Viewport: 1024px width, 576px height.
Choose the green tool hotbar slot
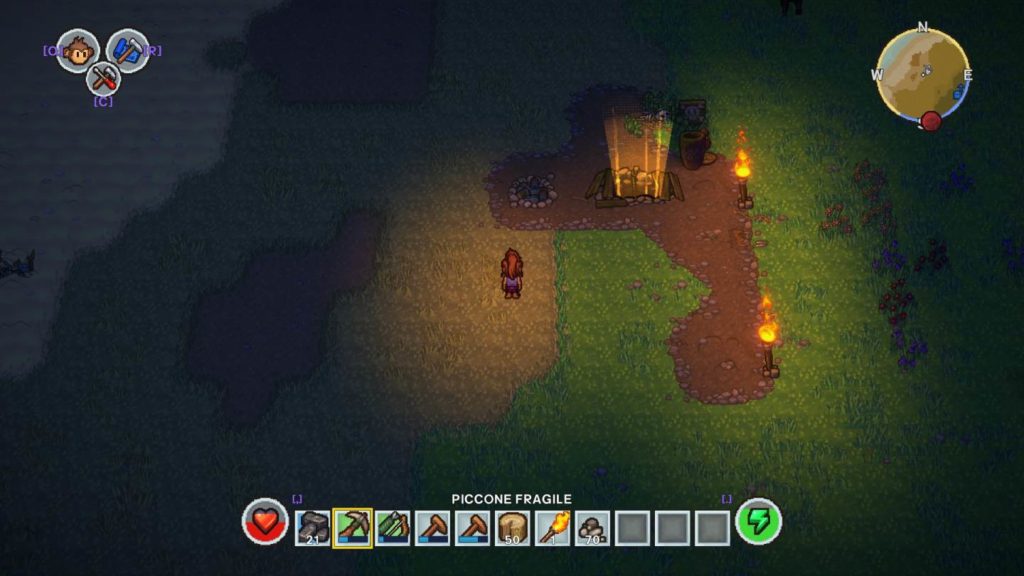[x=392, y=527]
